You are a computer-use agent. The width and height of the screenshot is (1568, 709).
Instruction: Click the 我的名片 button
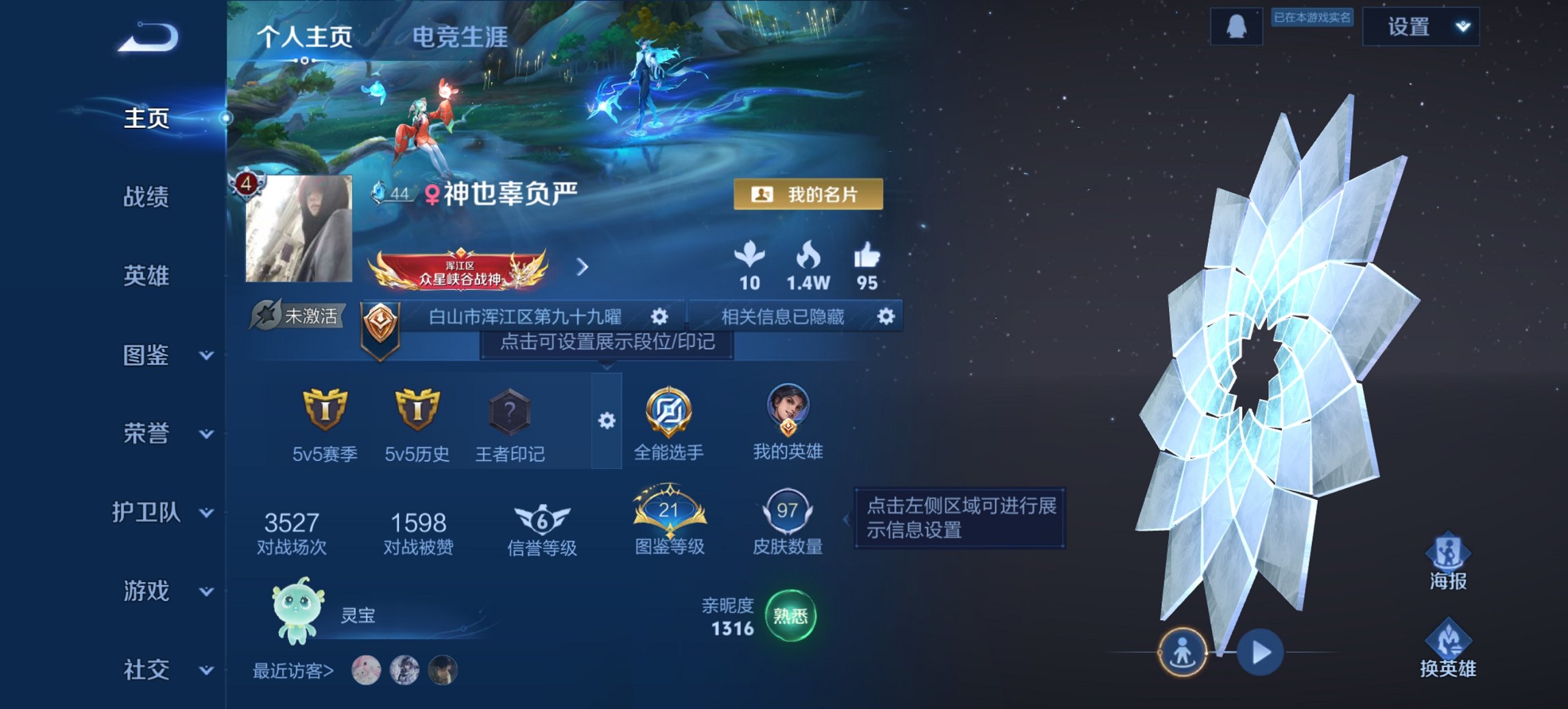808,193
